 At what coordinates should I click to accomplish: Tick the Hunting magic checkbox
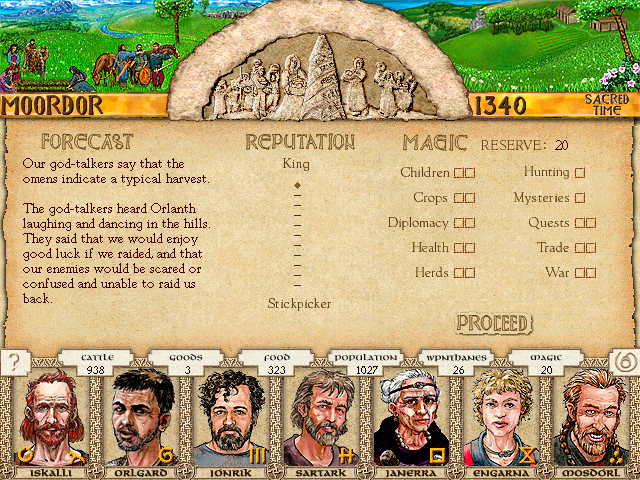[x=580, y=173]
